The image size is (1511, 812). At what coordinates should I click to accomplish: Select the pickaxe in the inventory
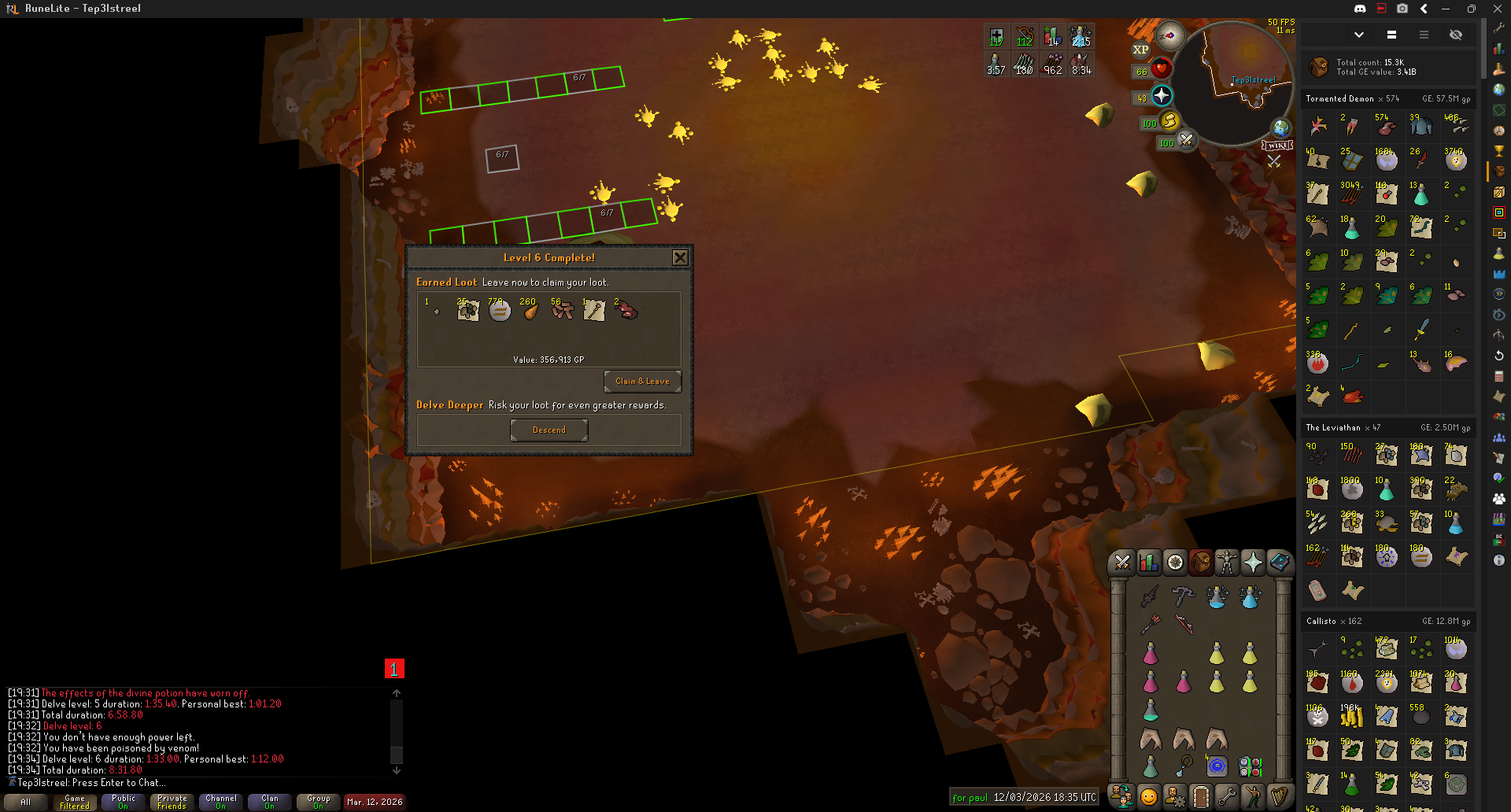click(x=1183, y=596)
